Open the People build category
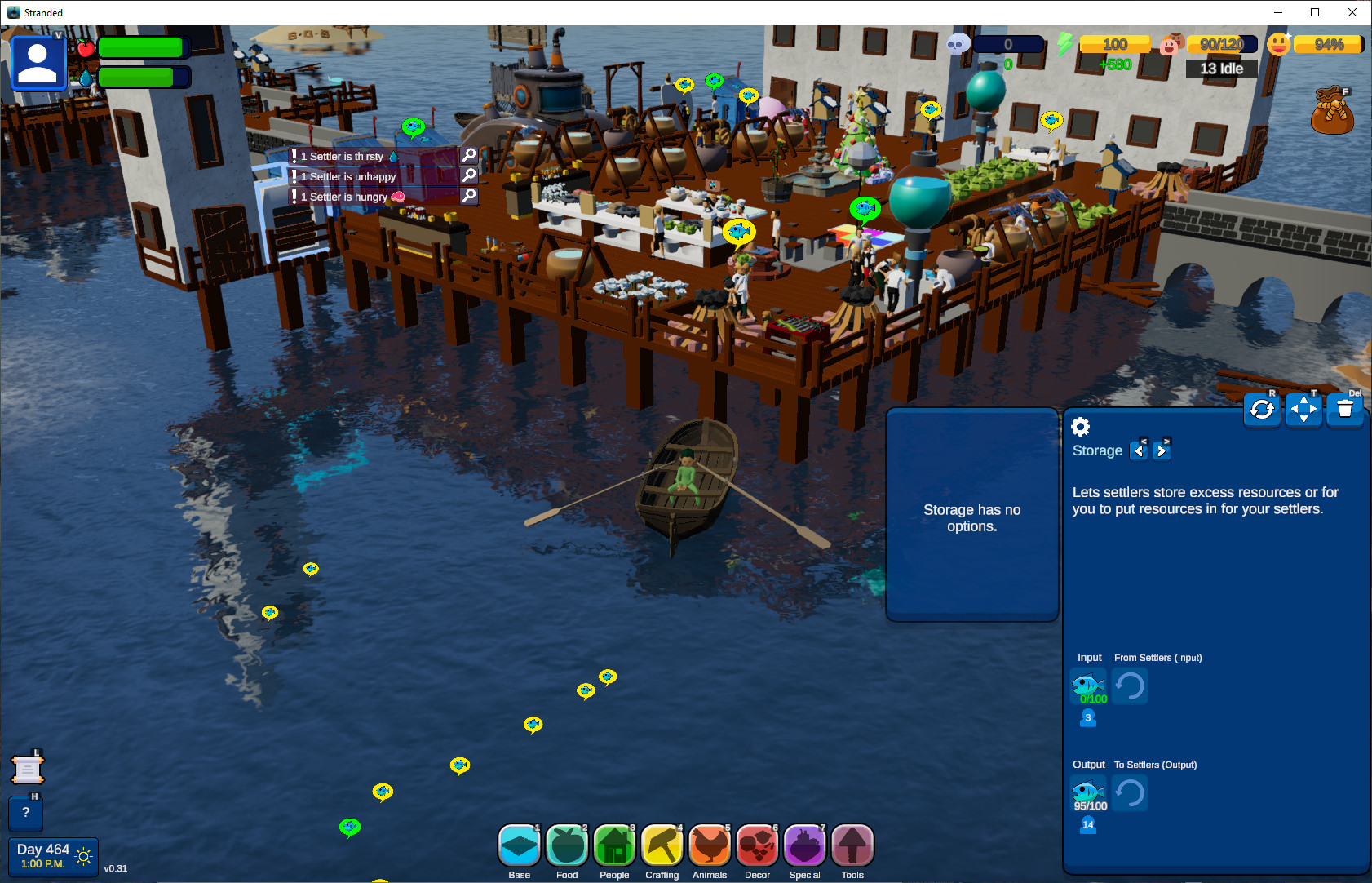 coord(614,846)
